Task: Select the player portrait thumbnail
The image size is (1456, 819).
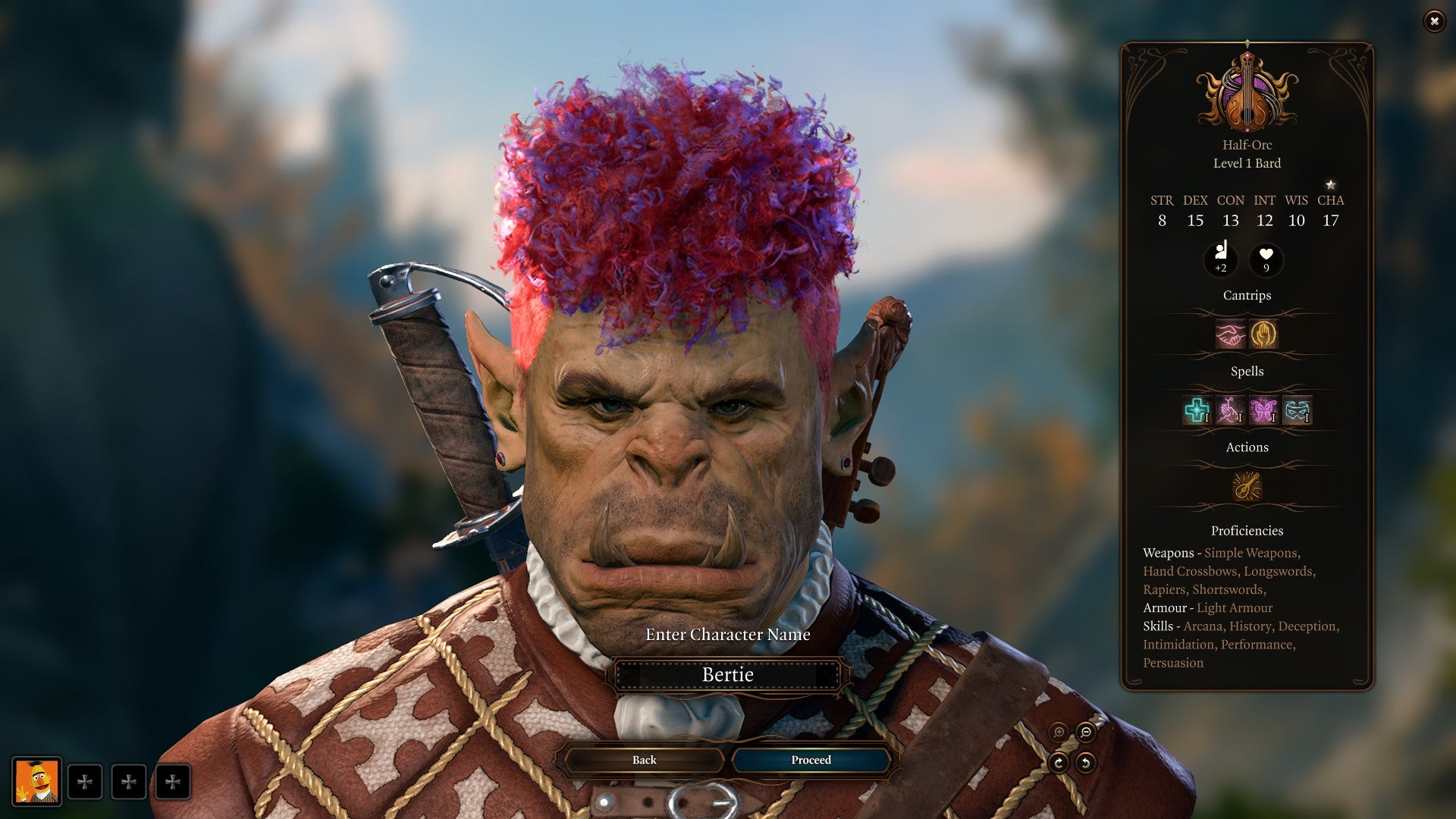Action: coord(36,781)
